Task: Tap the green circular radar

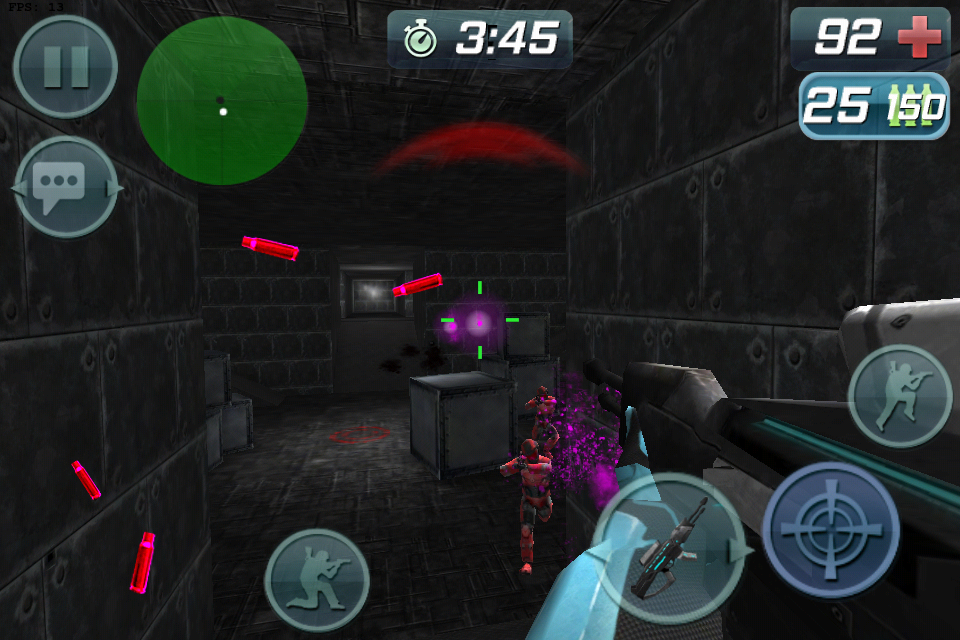Action: 222,100
